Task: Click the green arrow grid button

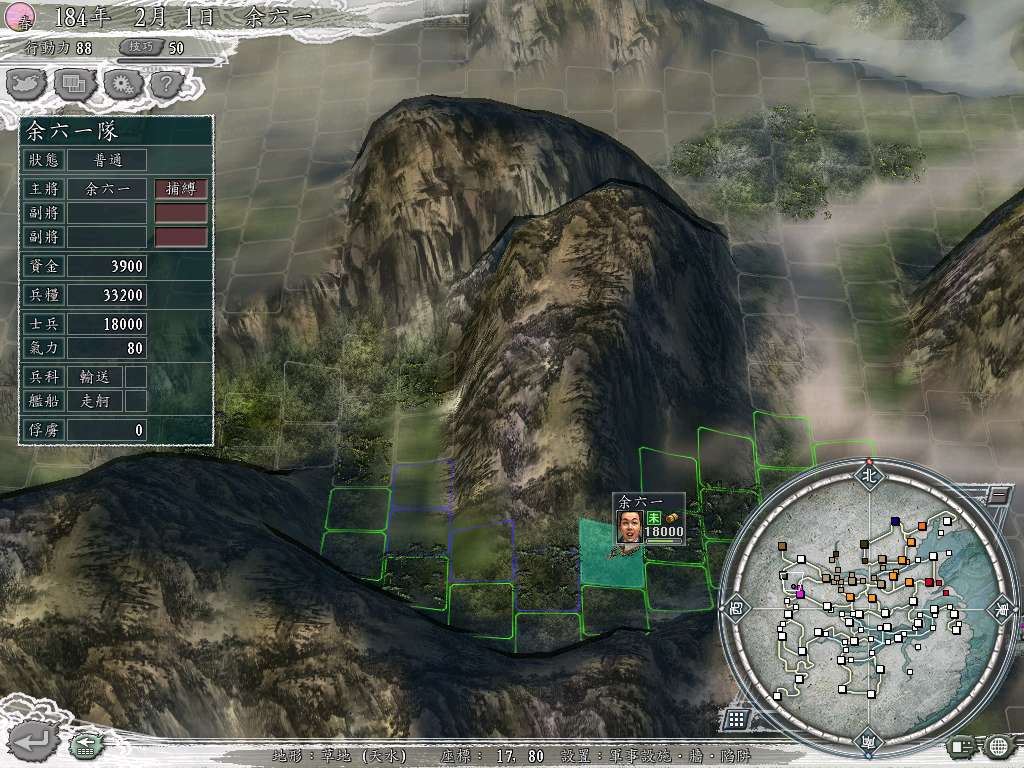Action: point(85,746)
